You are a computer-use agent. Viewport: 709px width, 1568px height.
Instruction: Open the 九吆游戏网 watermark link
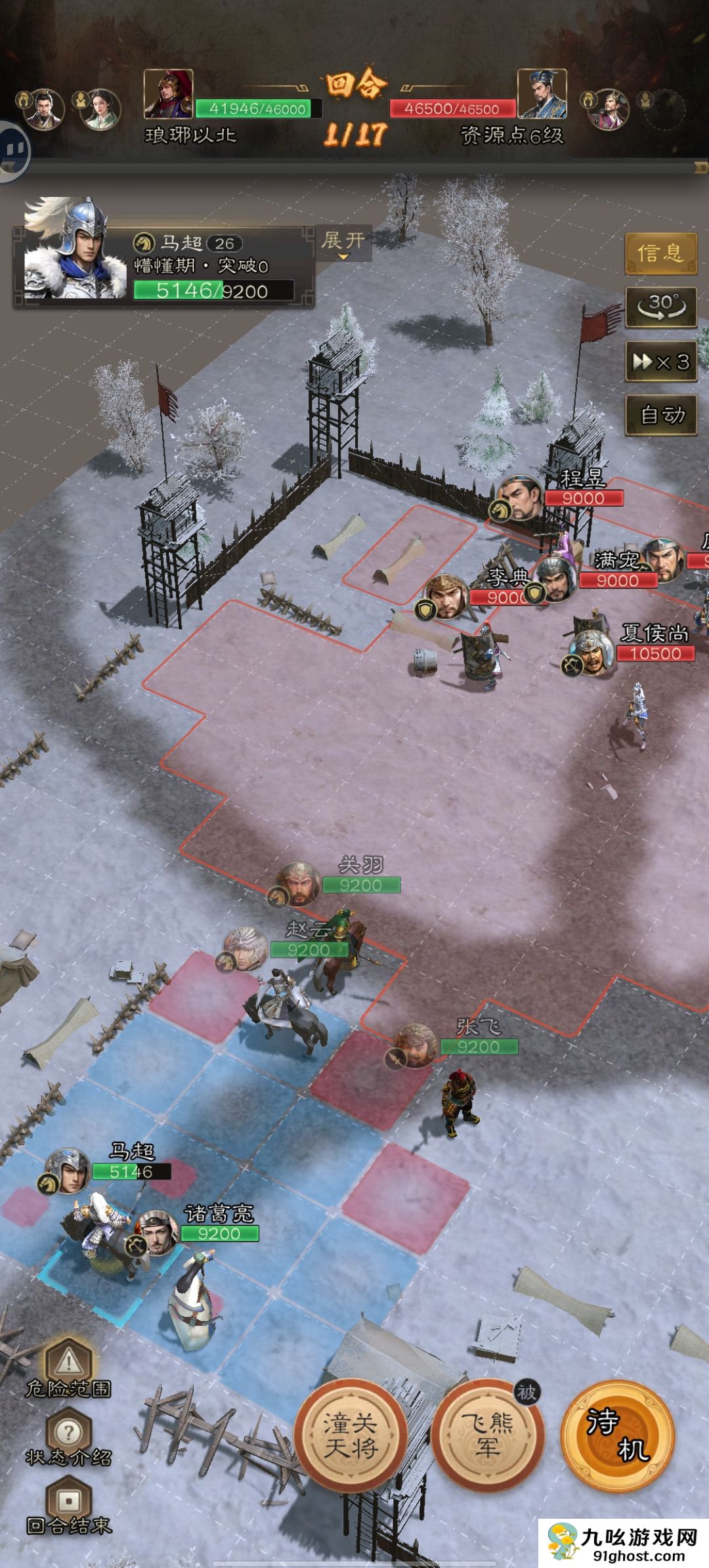624,1542
